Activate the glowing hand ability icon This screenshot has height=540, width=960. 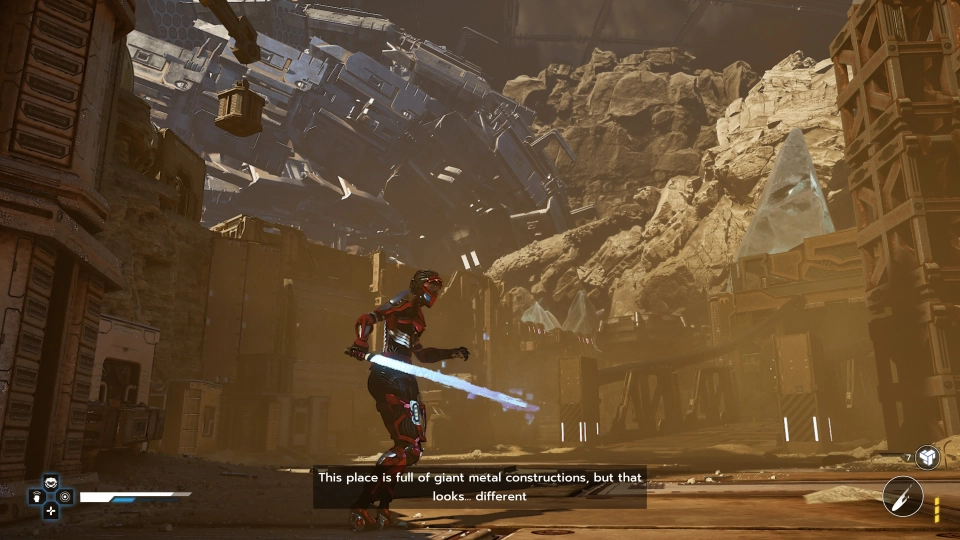click(x=36, y=496)
